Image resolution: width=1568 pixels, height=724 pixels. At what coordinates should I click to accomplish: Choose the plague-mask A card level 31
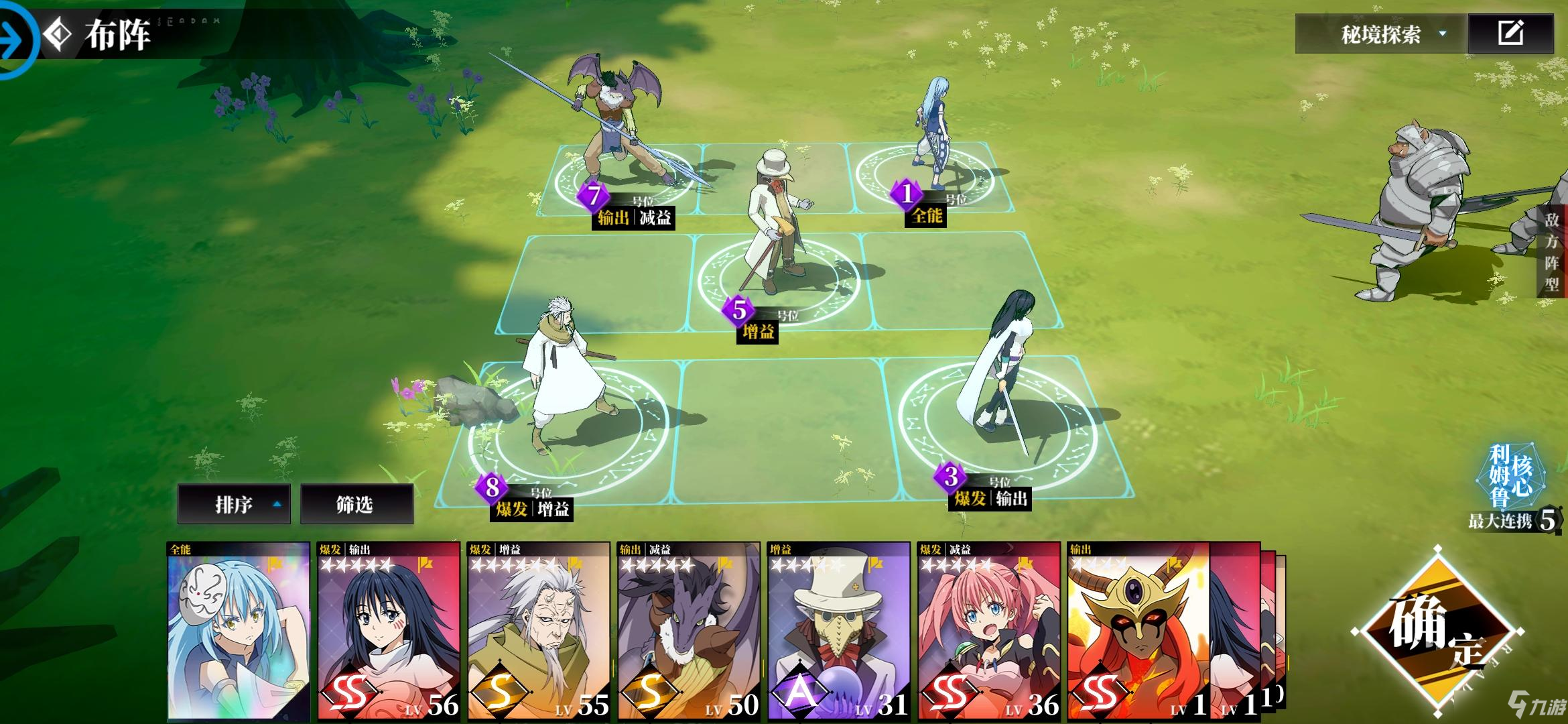[839, 630]
